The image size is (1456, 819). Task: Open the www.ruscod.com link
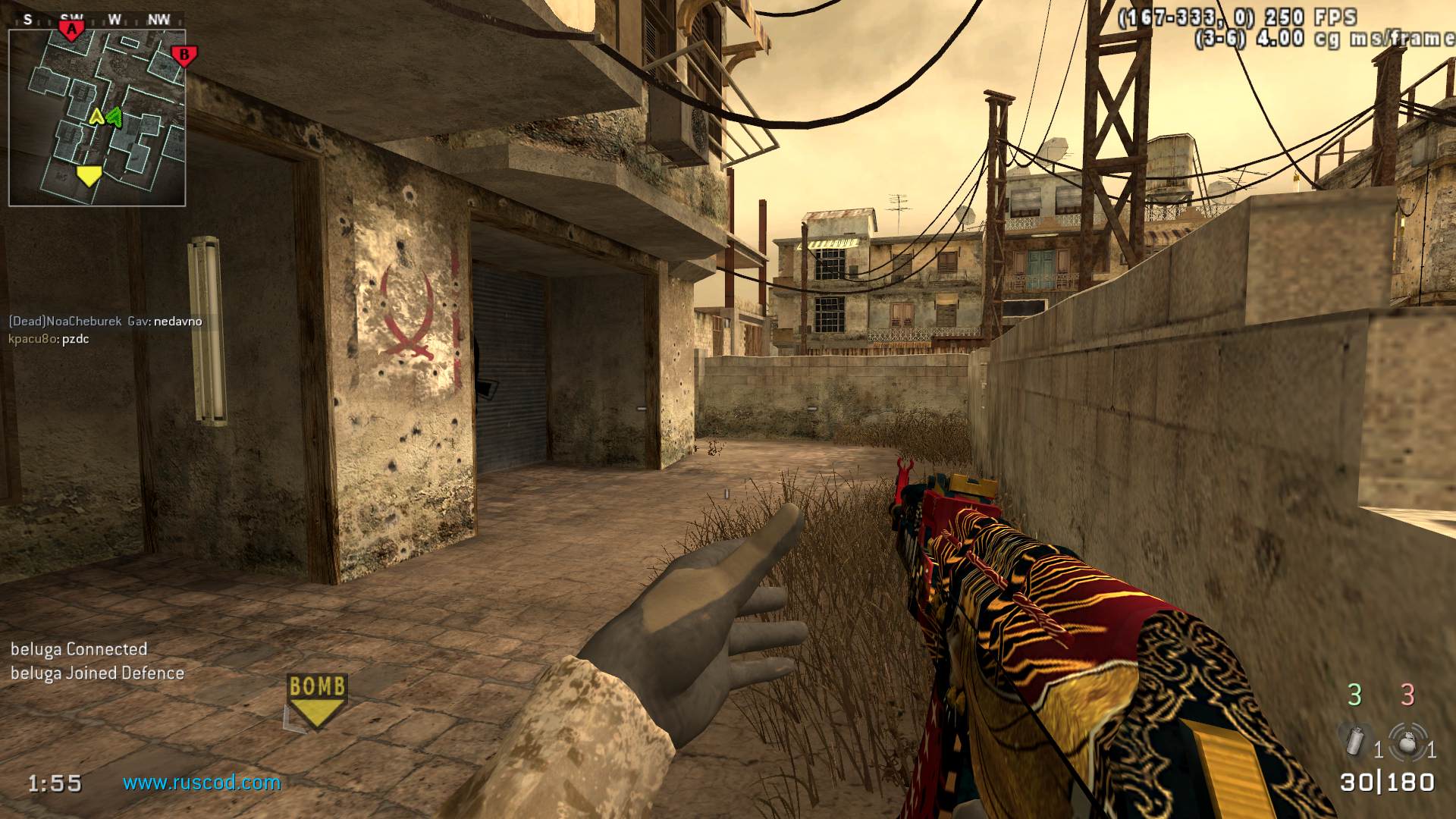coord(202,783)
